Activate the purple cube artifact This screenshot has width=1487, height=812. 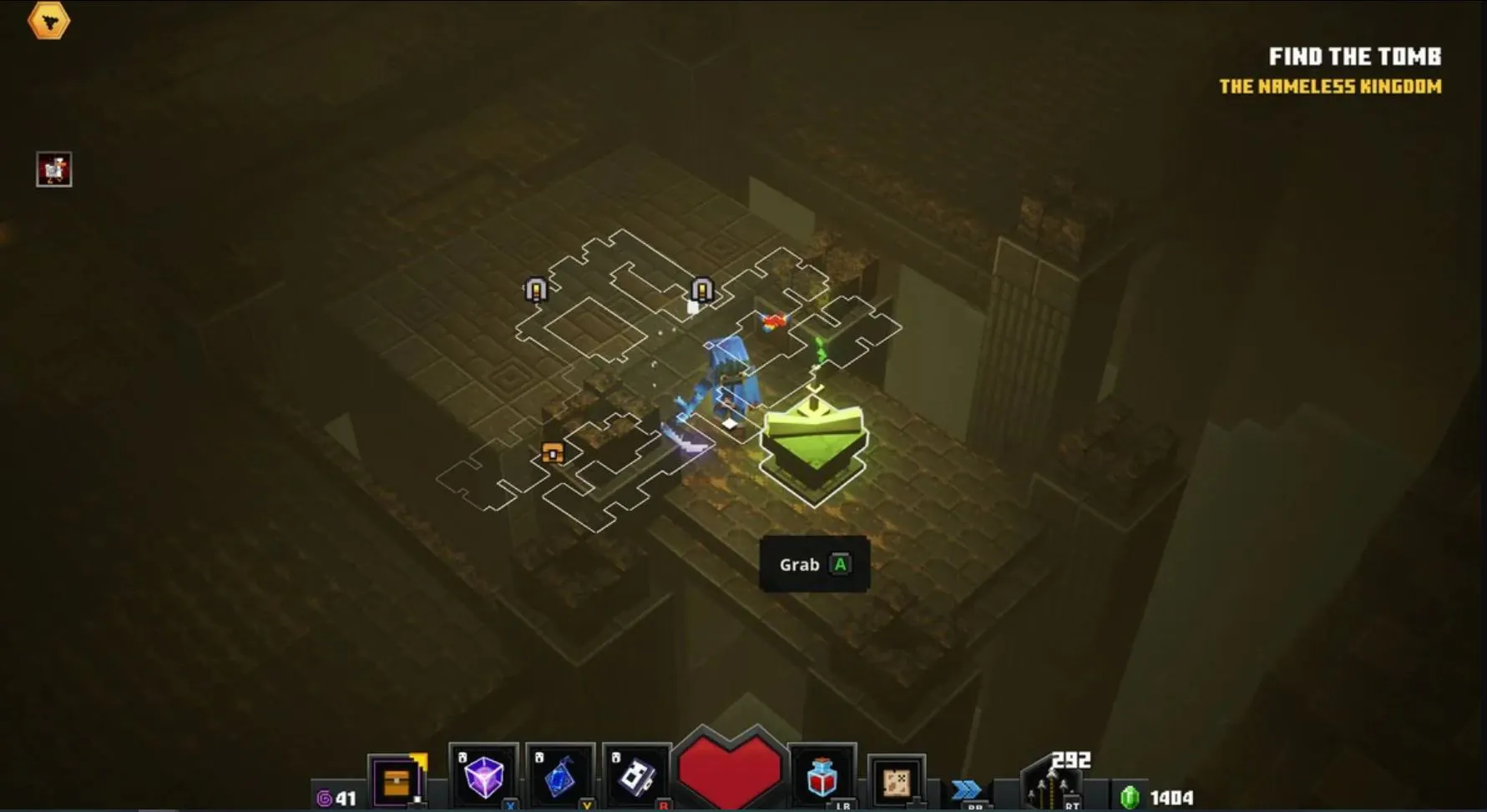point(483,777)
